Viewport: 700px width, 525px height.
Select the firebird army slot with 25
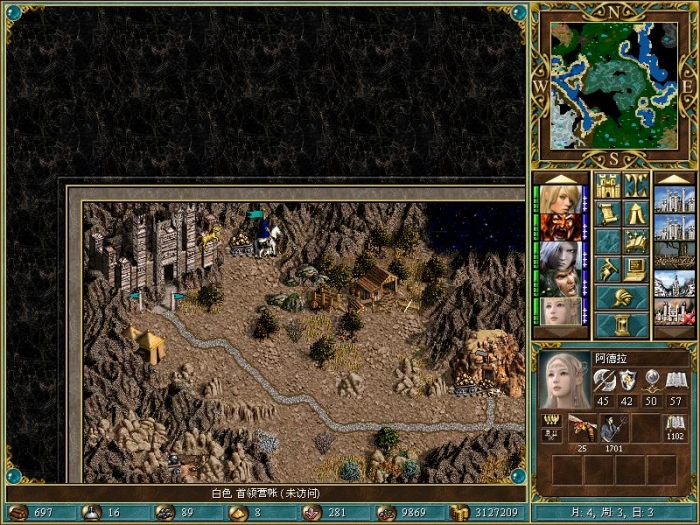[x=582, y=428]
